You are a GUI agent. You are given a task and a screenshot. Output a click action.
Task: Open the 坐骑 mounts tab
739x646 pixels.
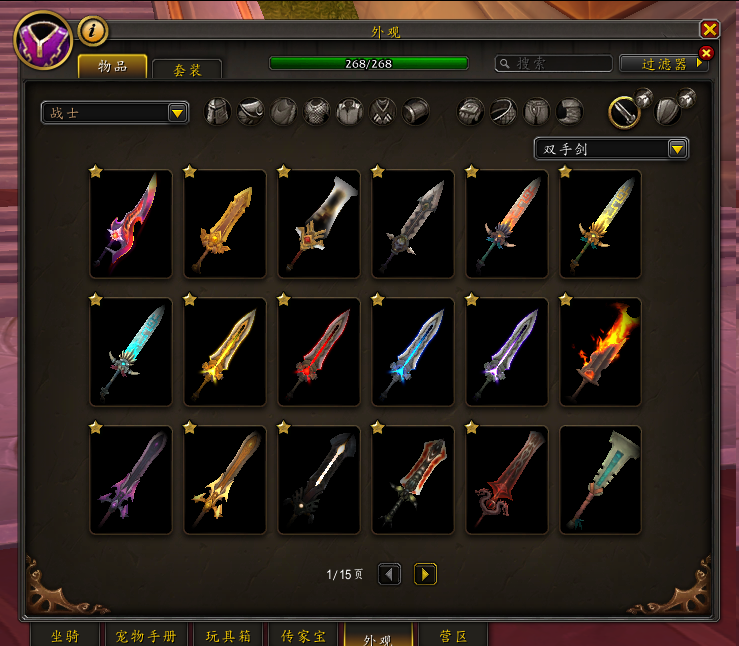65,636
